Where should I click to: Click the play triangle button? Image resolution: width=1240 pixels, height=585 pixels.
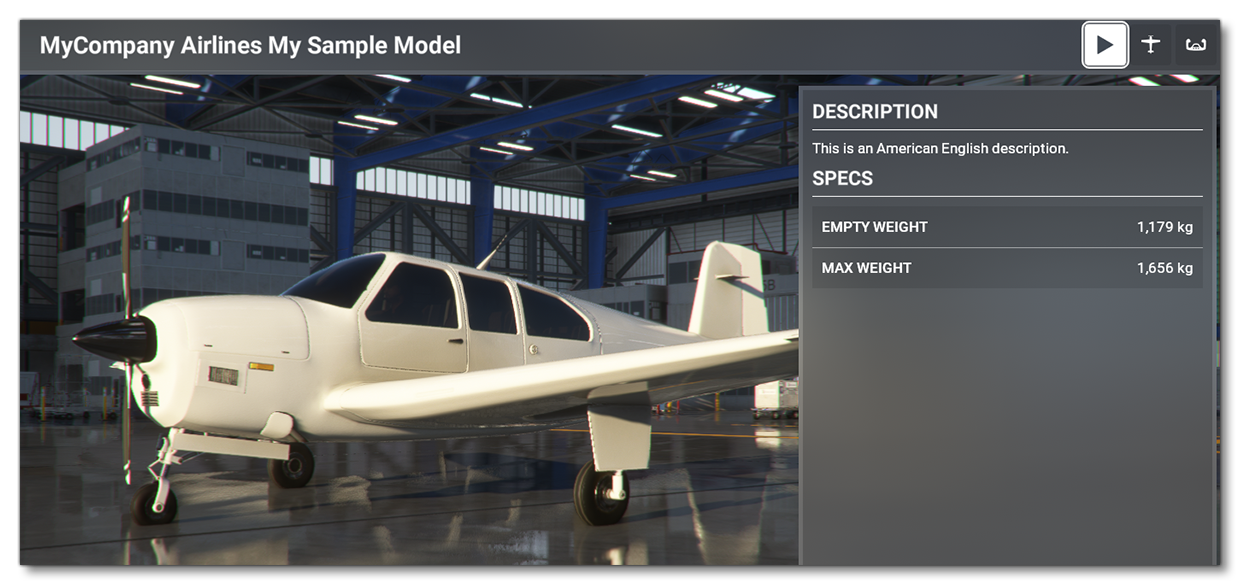pyautogui.click(x=1105, y=45)
